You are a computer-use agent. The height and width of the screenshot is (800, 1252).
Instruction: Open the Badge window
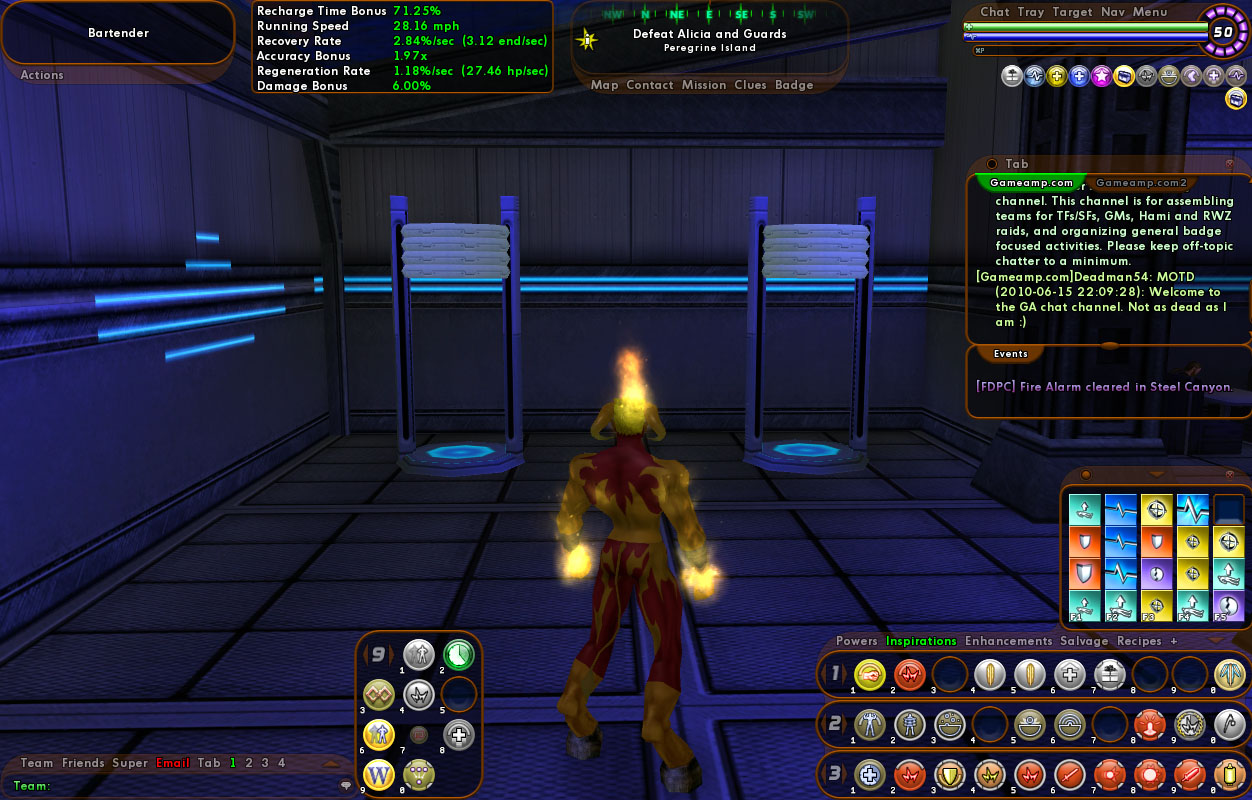pos(794,85)
